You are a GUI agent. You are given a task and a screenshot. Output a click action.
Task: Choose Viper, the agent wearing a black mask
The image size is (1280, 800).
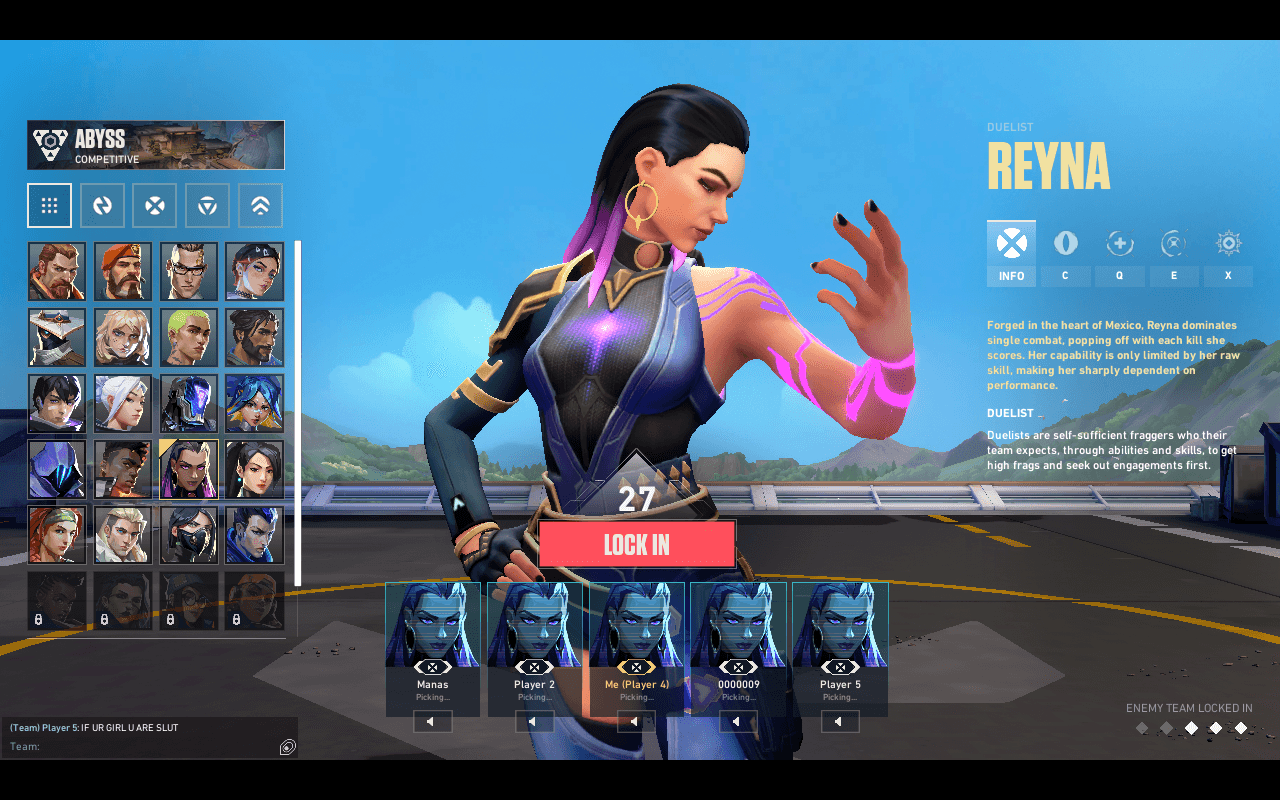[189, 535]
